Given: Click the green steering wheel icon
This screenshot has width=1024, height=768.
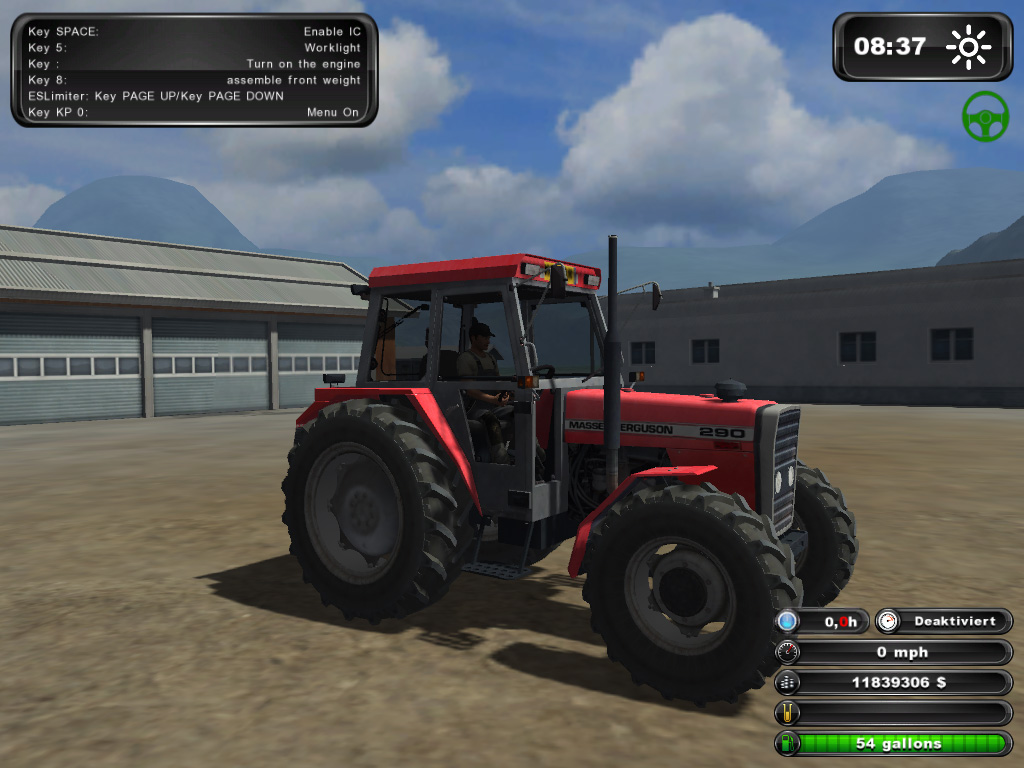Looking at the screenshot, I should 985,116.
